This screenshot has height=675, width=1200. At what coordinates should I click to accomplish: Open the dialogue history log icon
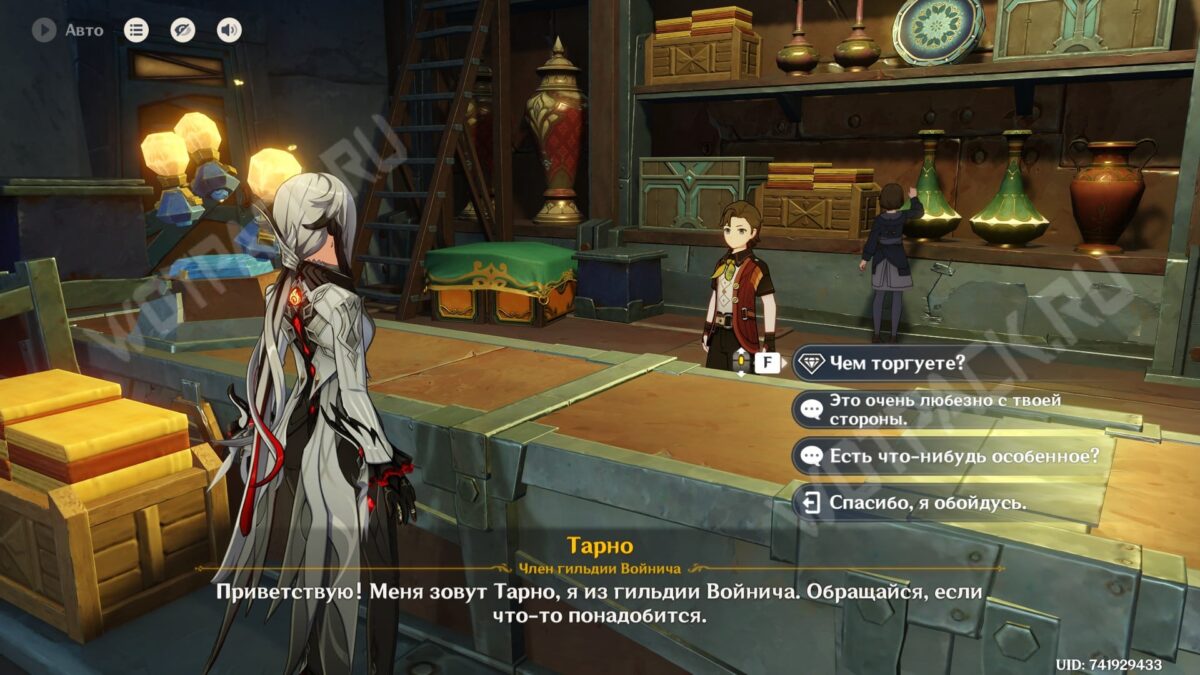pyautogui.click(x=136, y=30)
